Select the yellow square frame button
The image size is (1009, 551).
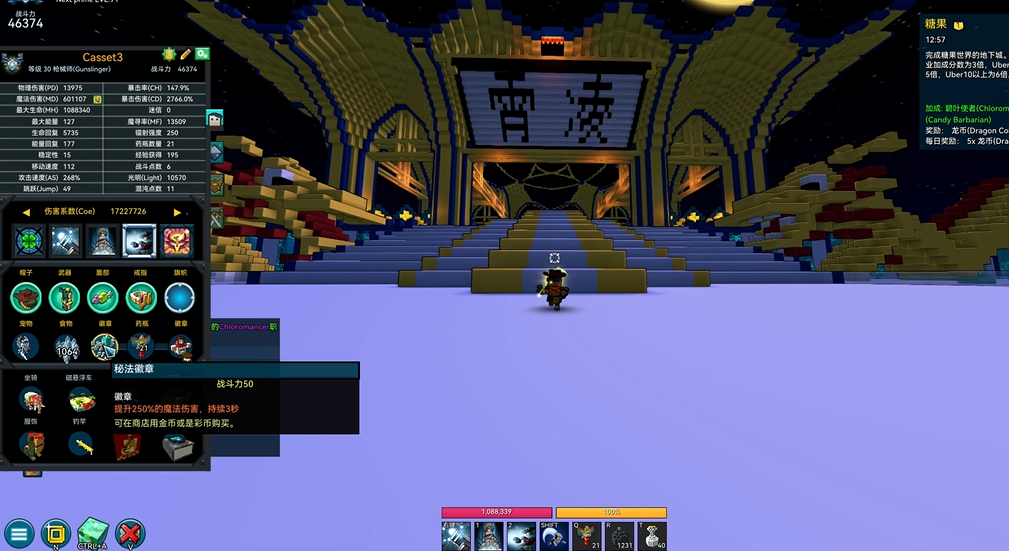pyautogui.click(x=56, y=533)
